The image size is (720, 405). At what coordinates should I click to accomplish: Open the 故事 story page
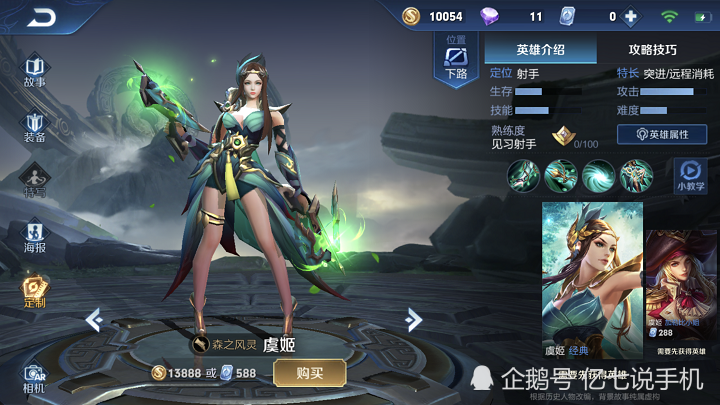[35, 71]
